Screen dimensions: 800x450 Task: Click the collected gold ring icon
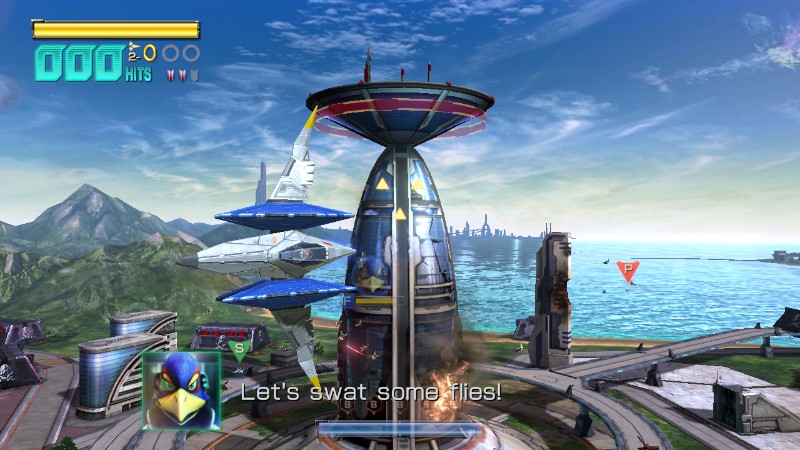pos(150,53)
